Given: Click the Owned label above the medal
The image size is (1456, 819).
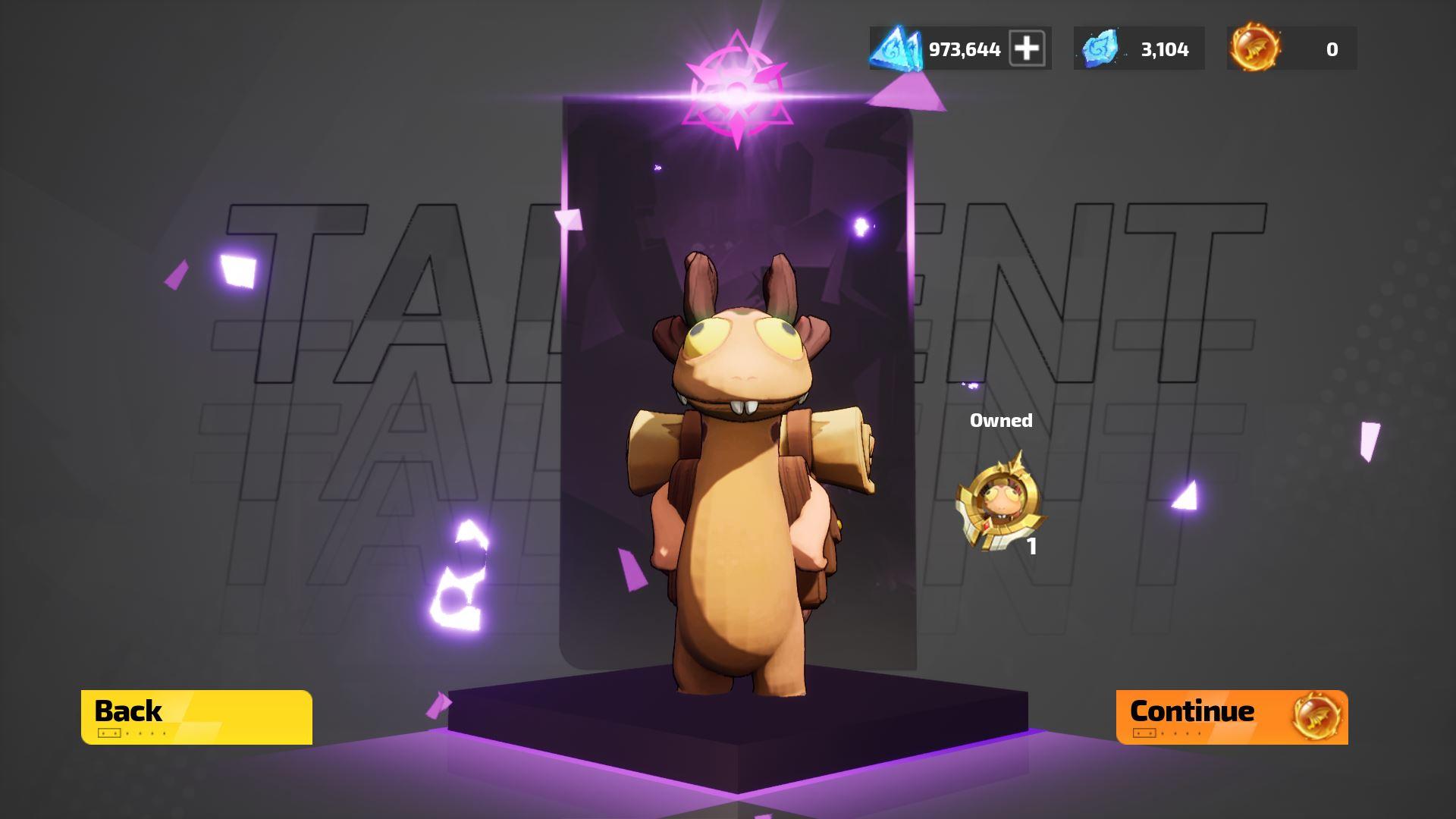Looking at the screenshot, I should 1002,419.
